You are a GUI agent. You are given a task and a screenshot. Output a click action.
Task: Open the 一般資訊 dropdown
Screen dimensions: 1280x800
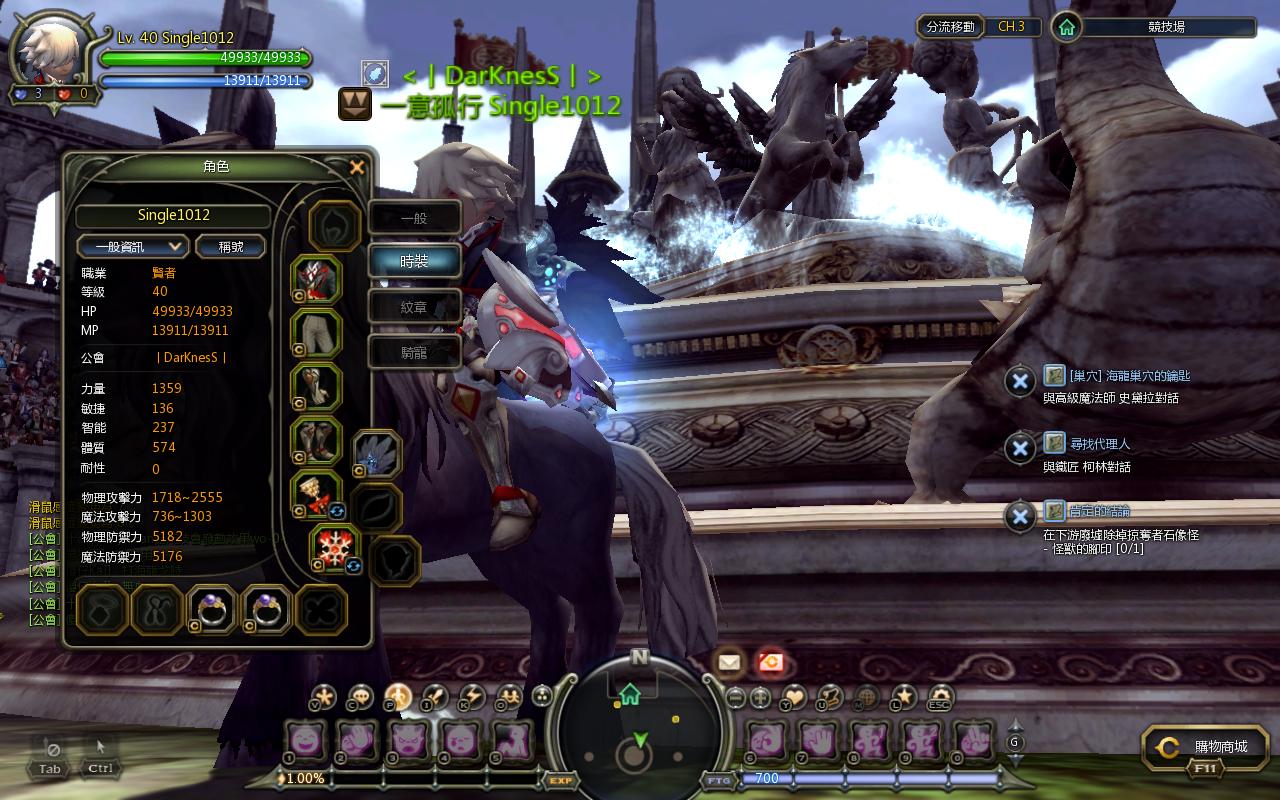click(x=133, y=246)
